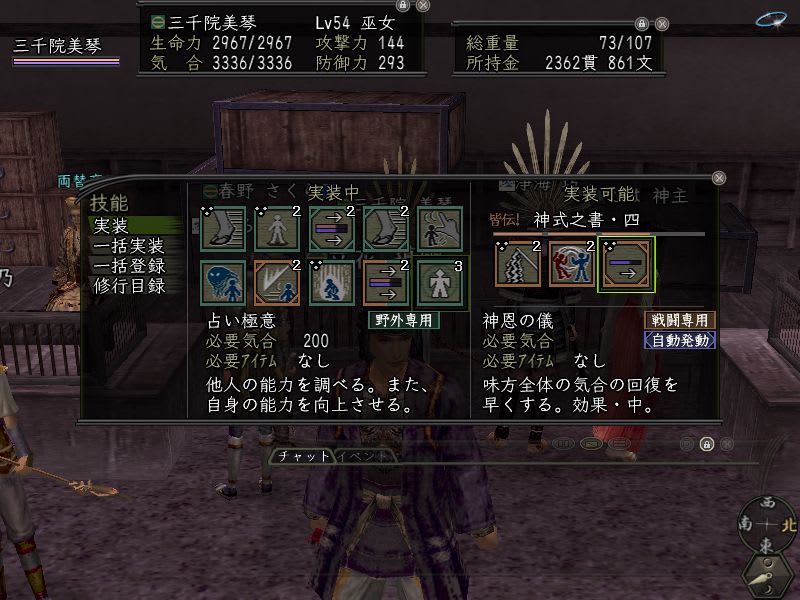This screenshot has width=800, height=600.
Task: Pick the hand-touching-figure equipped skill icon
Action: tap(439, 228)
